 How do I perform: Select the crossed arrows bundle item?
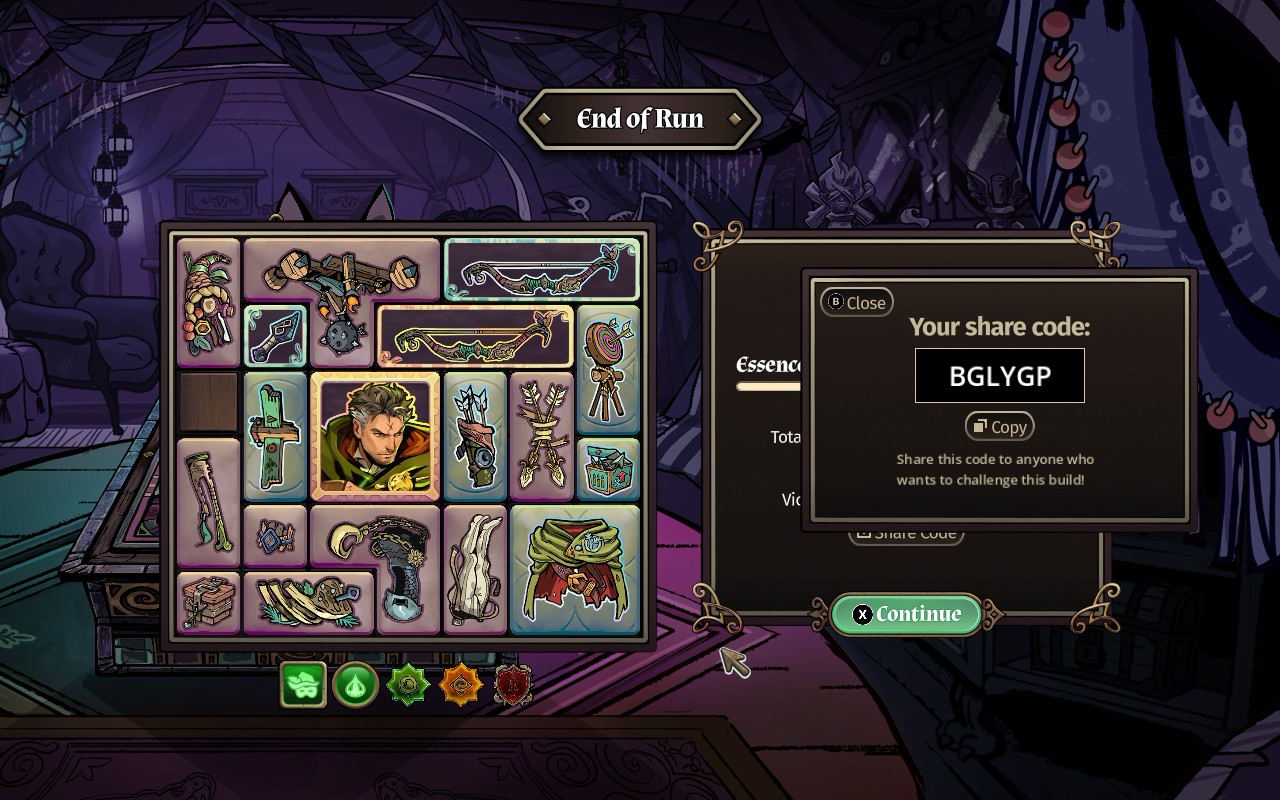541,435
